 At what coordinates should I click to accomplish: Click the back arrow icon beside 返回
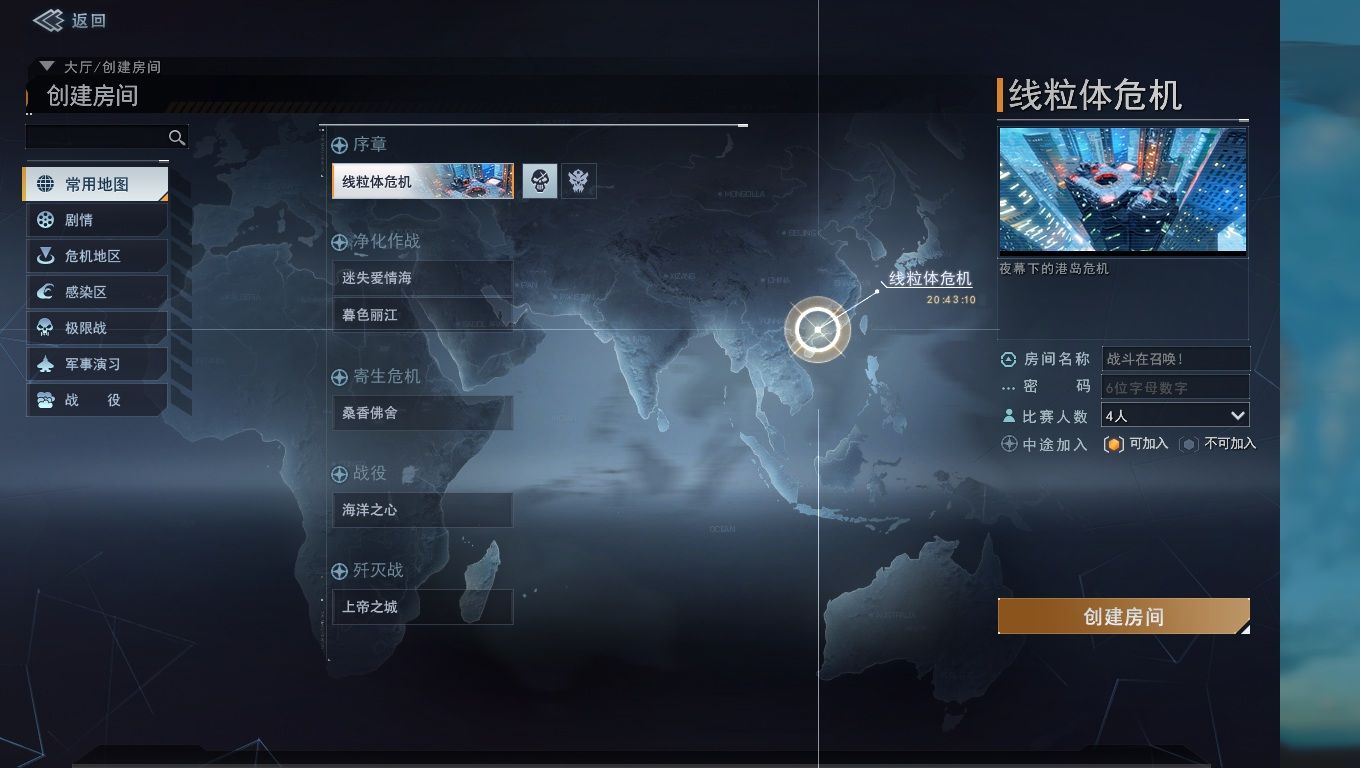46,20
